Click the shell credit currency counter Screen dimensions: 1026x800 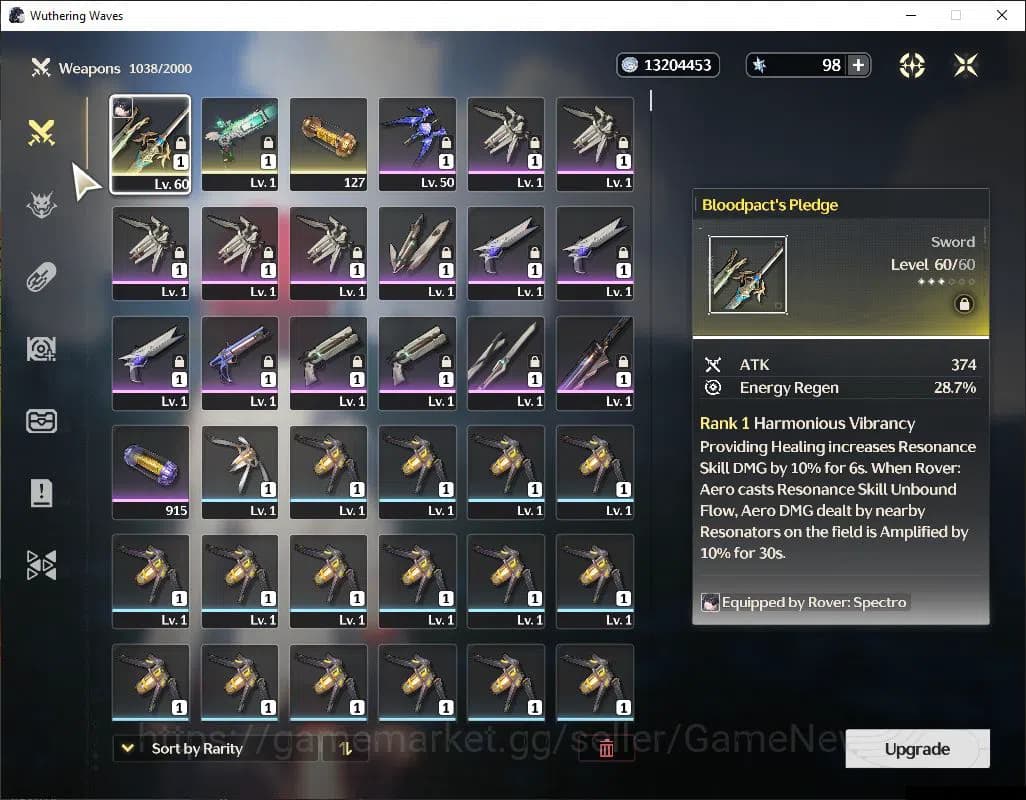[x=668, y=65]
